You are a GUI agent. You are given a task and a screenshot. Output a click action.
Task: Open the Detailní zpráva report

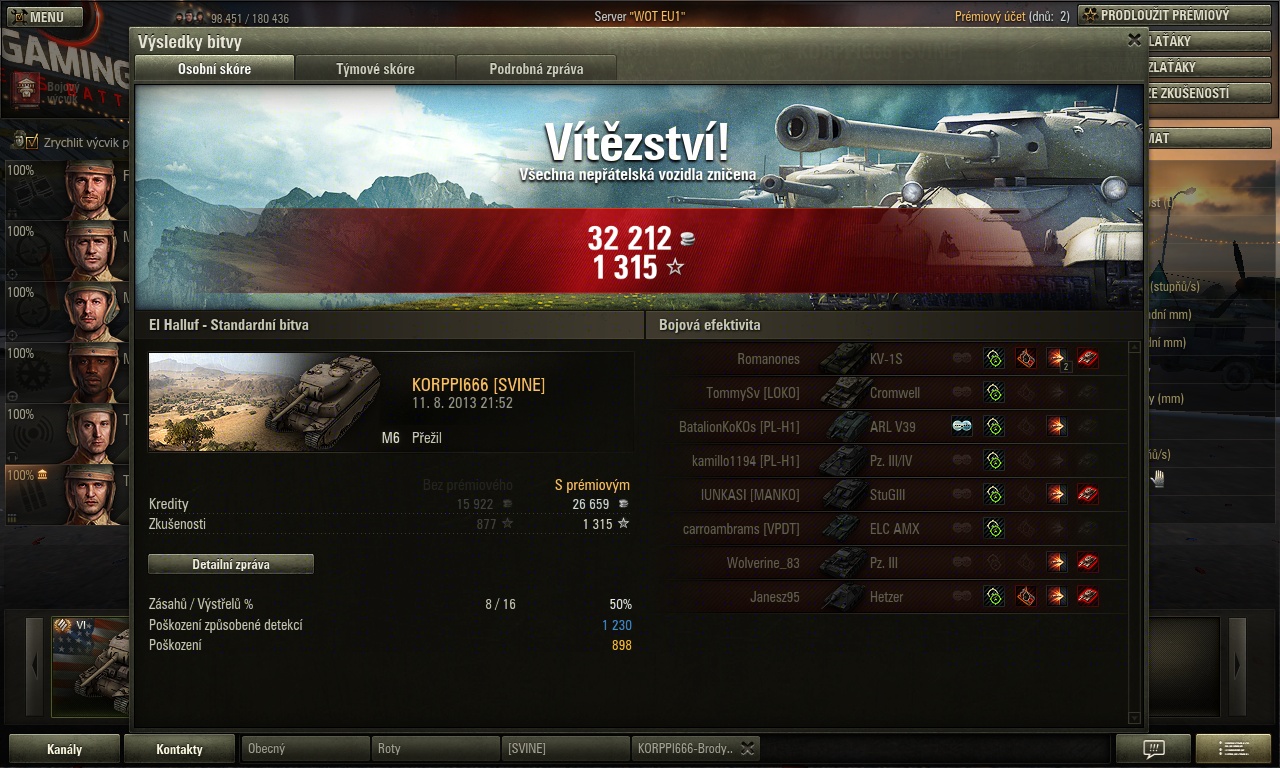click(230, 564)
